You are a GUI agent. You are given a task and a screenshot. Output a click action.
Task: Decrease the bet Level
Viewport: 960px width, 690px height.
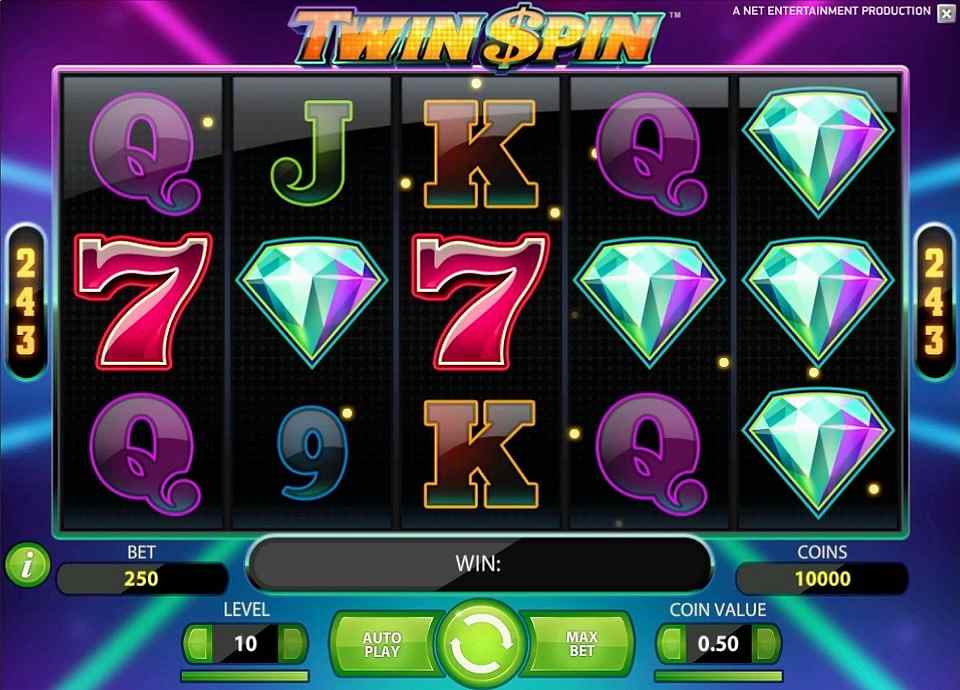pyautogui.click(x=198, y=643)
